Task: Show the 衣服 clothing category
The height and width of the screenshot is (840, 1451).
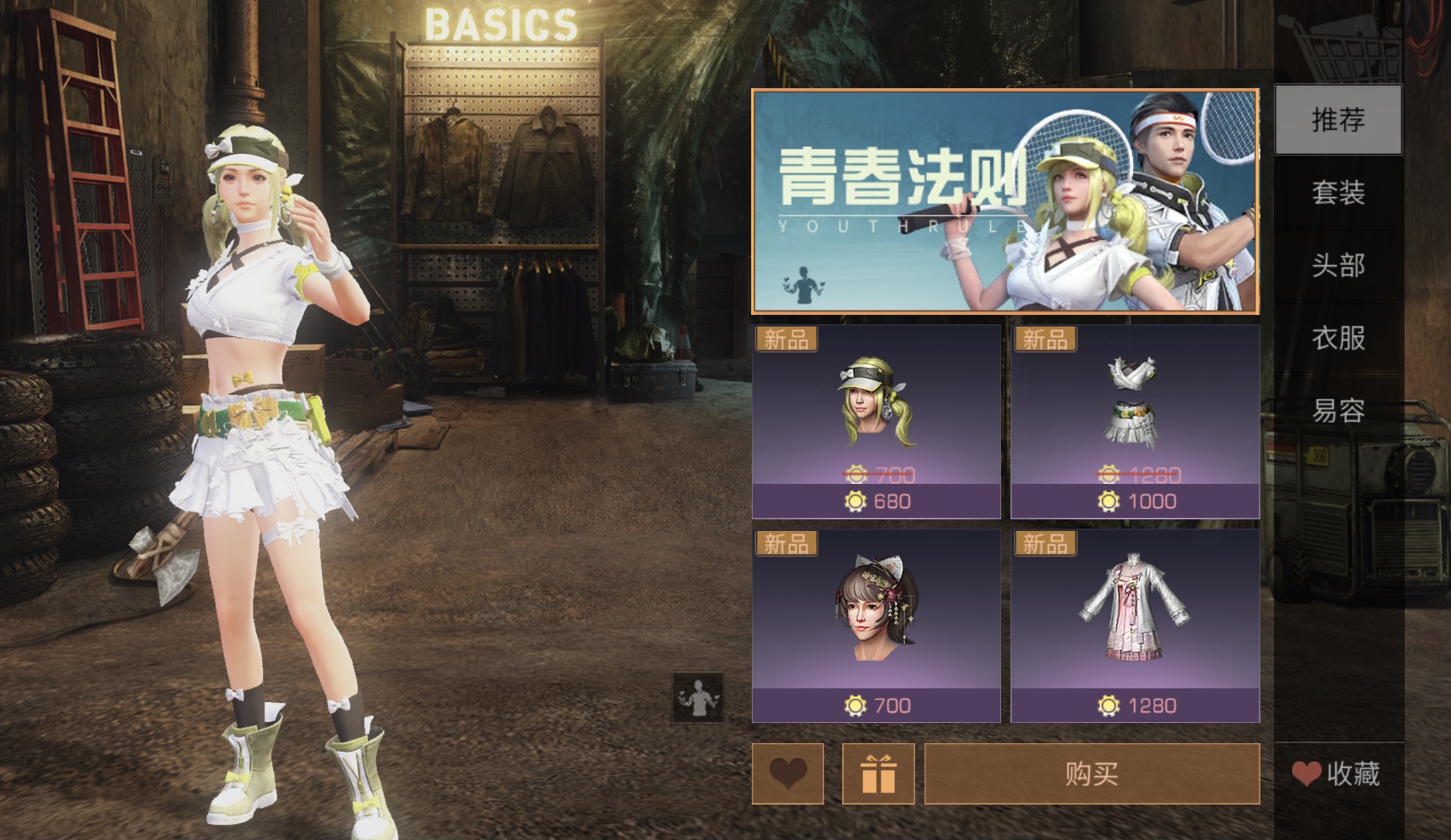Action: [1338, 338]
